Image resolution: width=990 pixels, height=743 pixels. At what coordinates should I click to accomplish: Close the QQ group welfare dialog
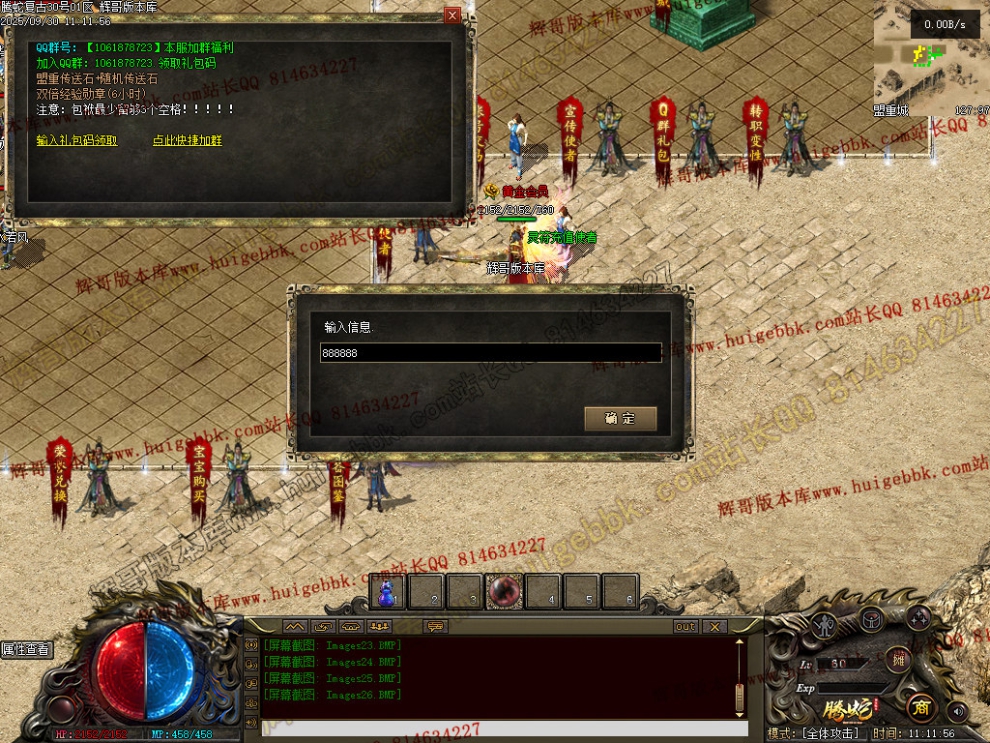coord(453,15)
